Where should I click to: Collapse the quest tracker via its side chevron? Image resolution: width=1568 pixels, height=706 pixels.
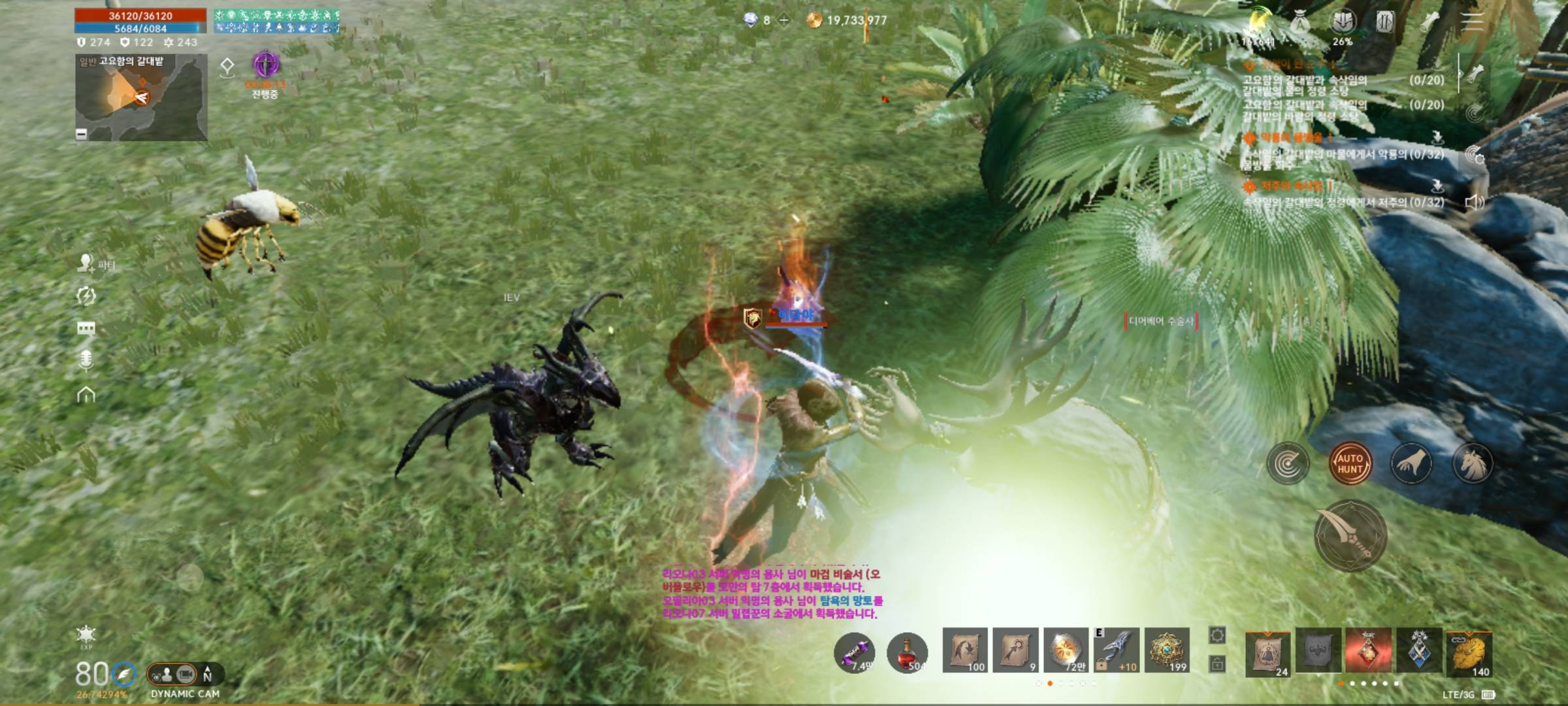tap(1460, 75)
